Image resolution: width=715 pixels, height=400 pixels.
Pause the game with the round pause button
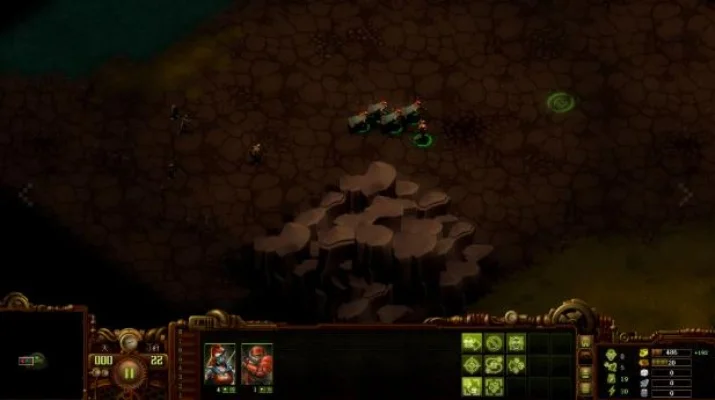pos(129,373)
